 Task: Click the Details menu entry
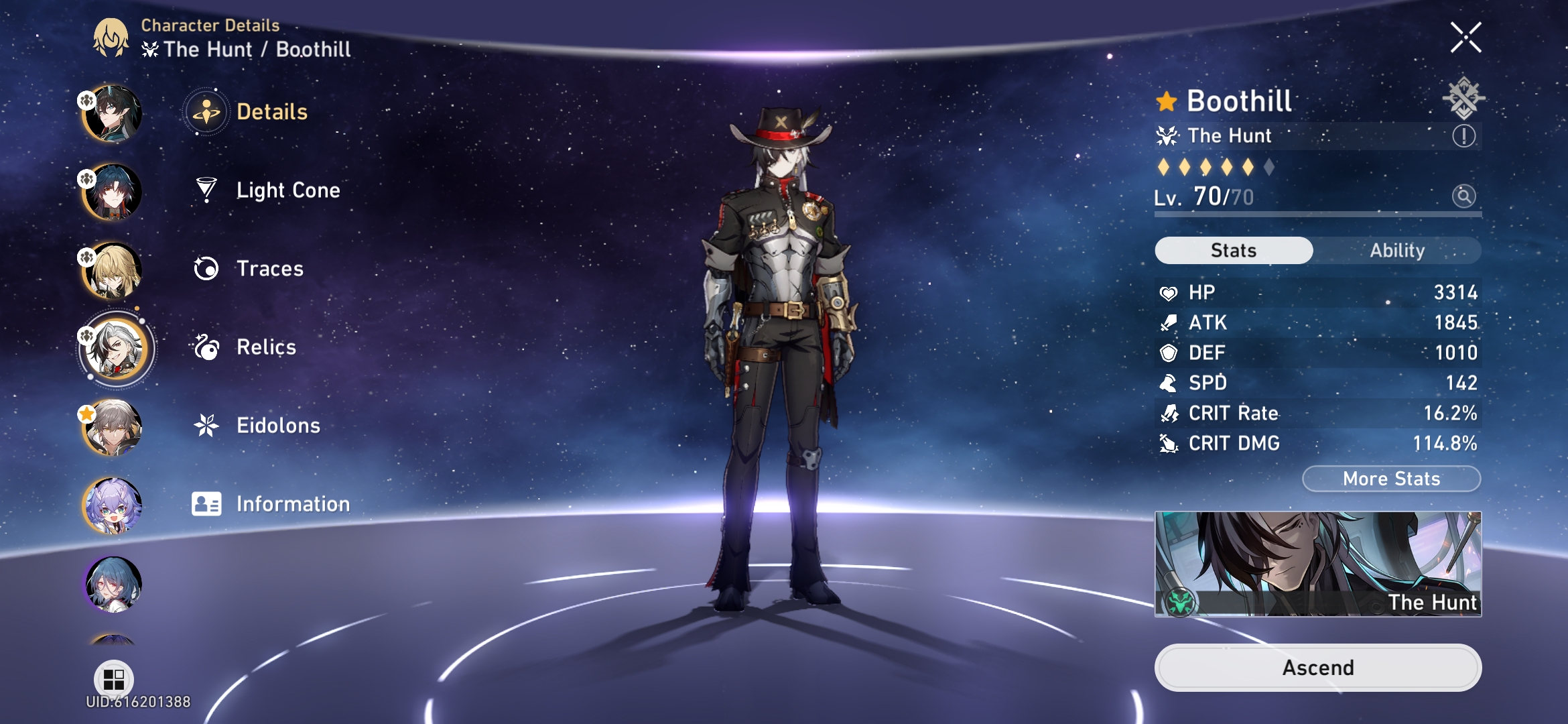coord(271,112)
